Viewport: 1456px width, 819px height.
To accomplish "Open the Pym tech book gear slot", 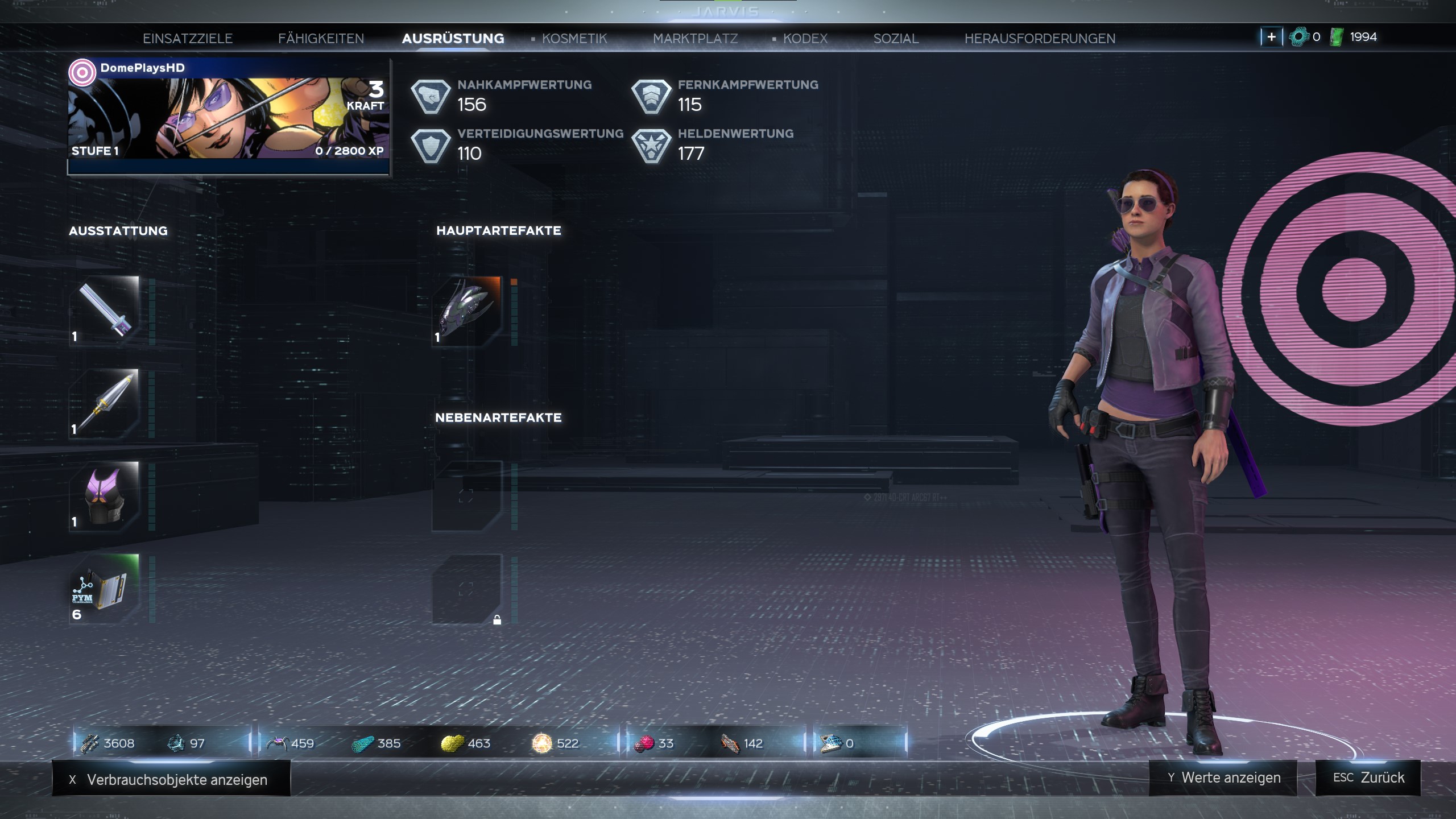I will [x=105, y=589].
